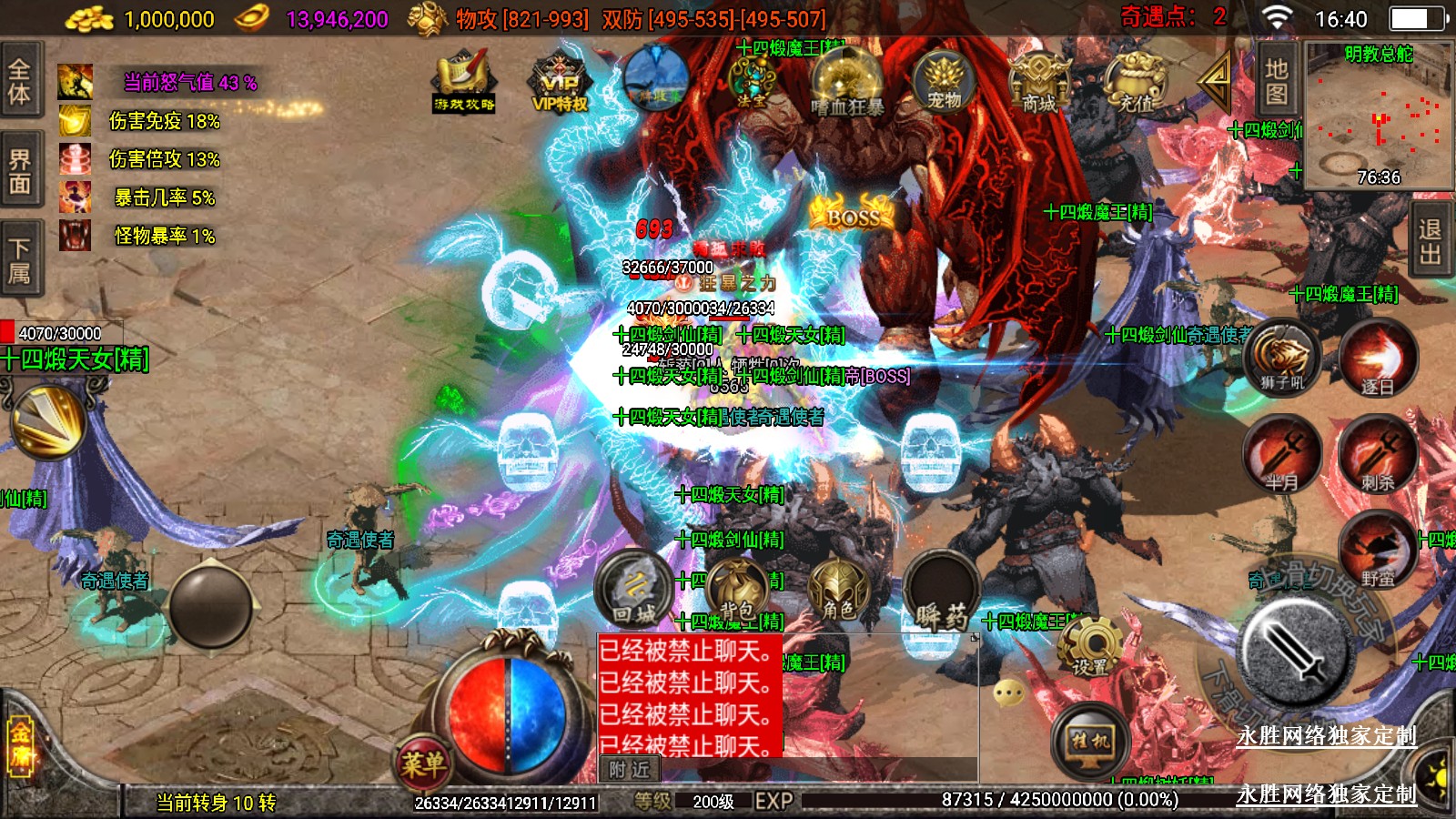Select the 界面 side tab
The width and height of the screenshot is (1456, 819).
[20, 171]
